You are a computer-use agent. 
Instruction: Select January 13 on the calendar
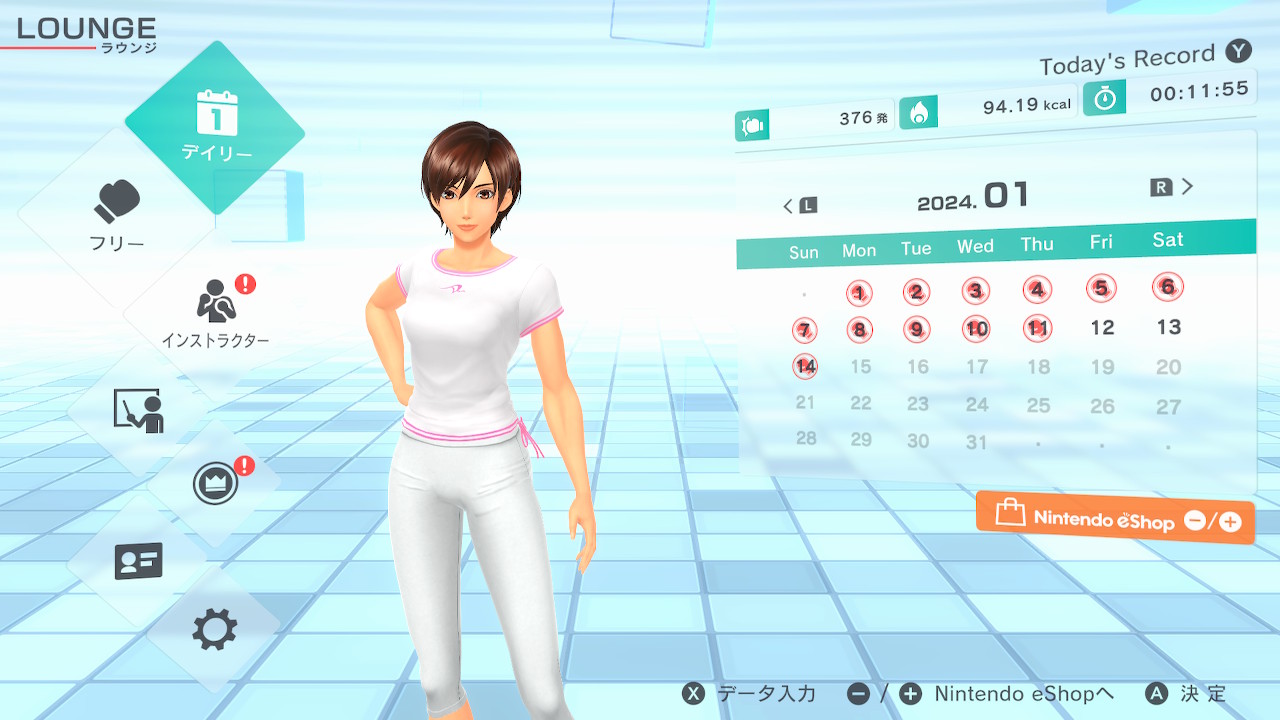tap(1168, 327)
